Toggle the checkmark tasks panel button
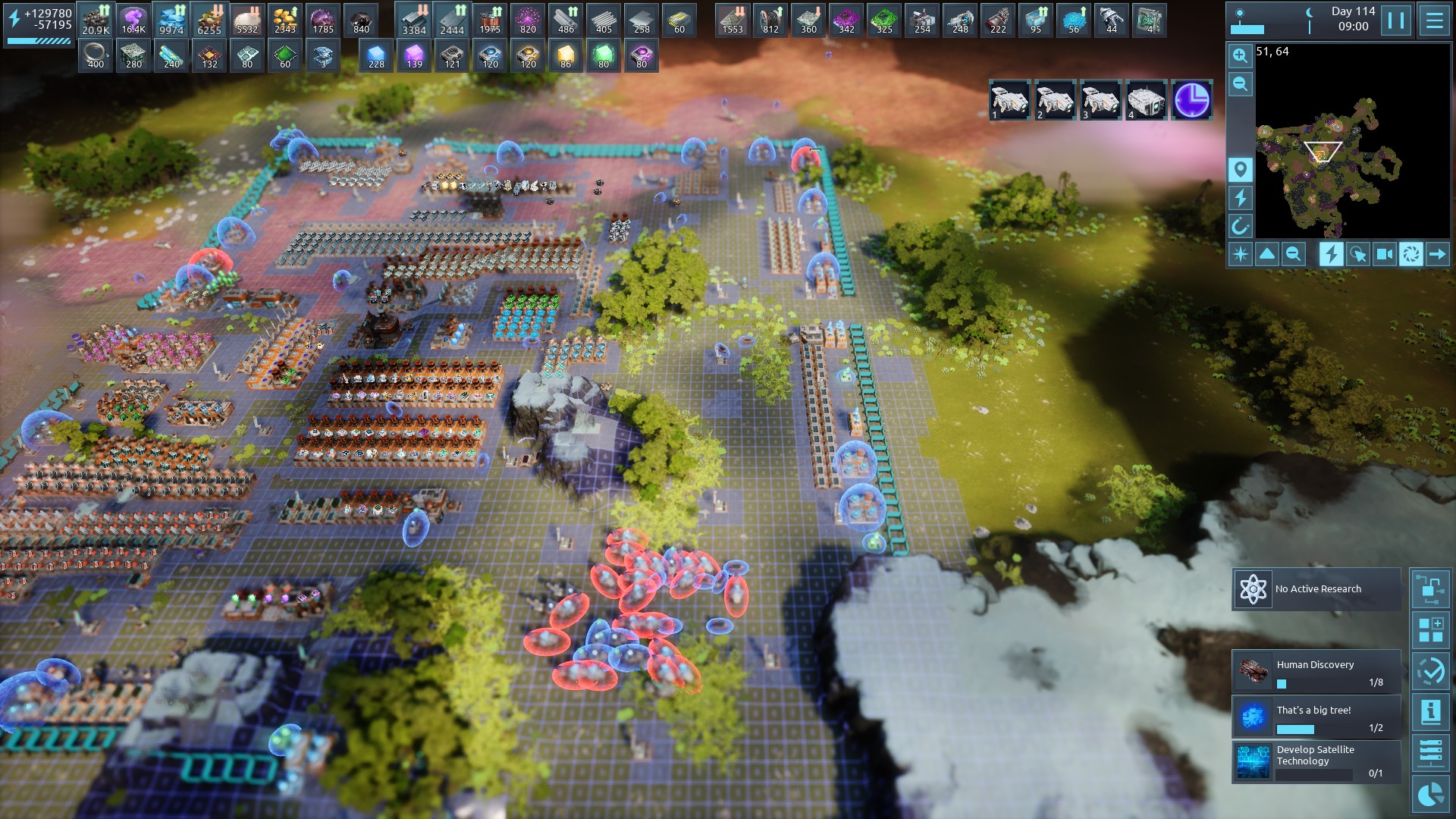Screen dimensions: 1456x819 tap(1430, 671)
